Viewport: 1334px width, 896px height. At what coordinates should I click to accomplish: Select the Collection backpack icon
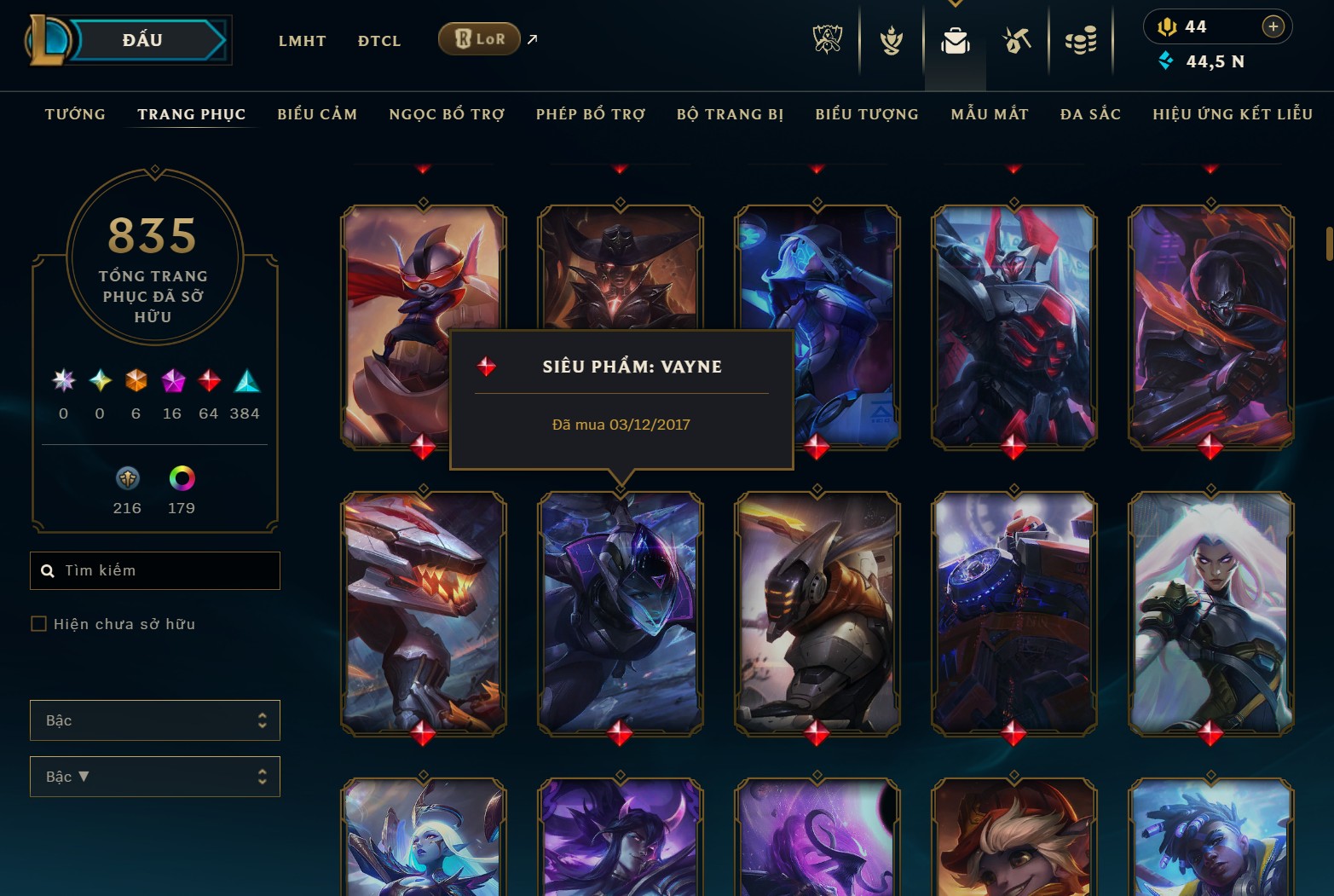[955, 39]
